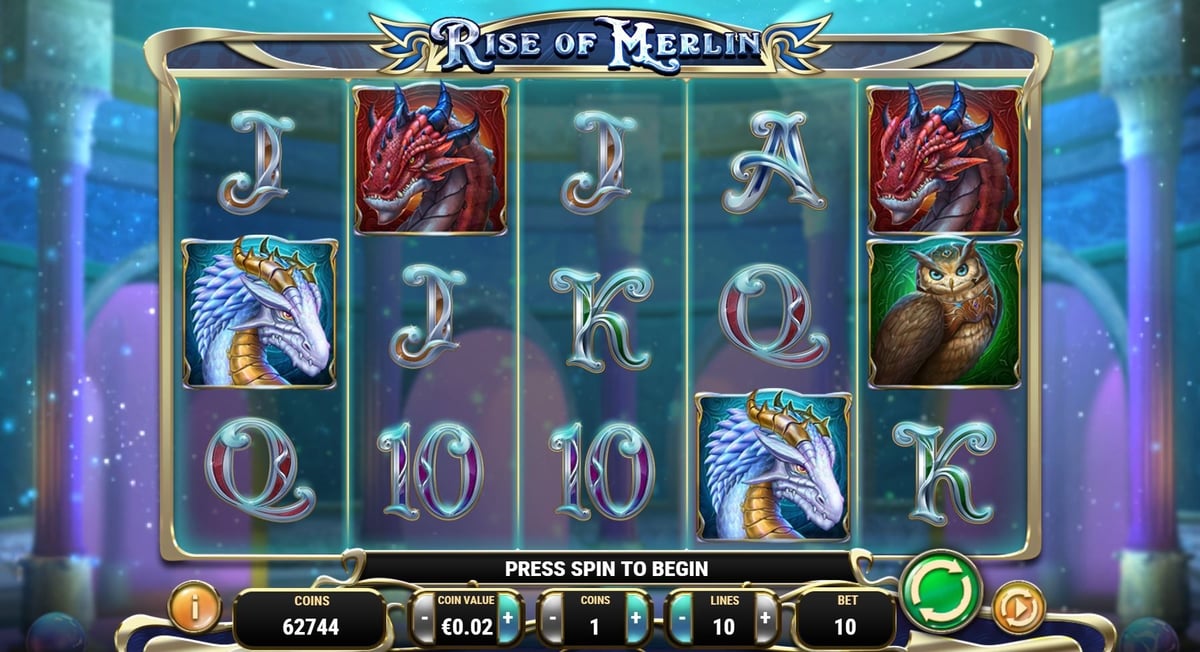Lower the number of lines

coord(680,618)
